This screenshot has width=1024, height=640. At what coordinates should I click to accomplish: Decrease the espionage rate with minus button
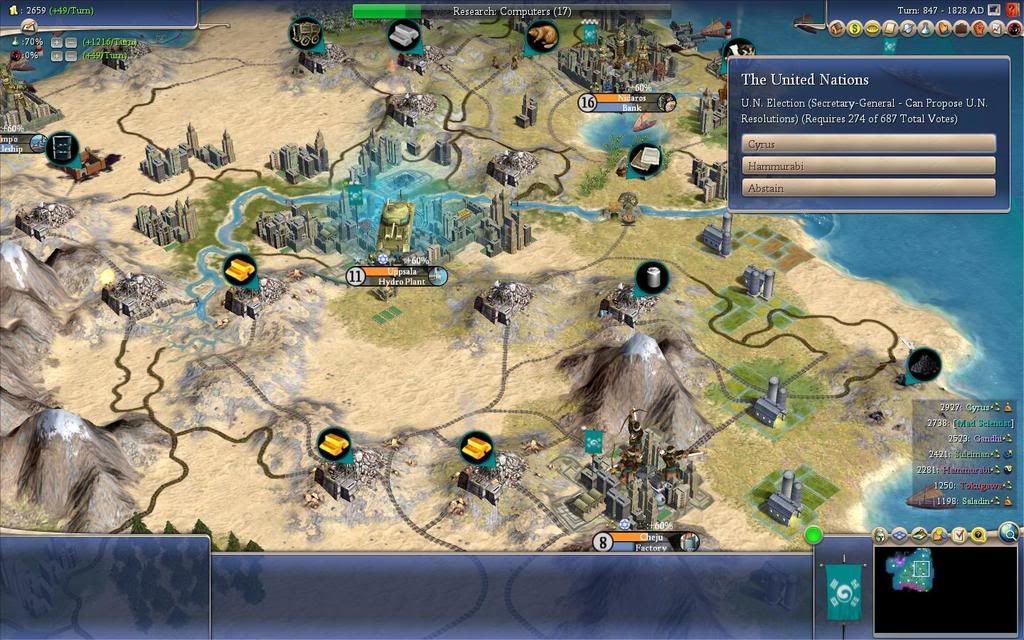point(71,56)
